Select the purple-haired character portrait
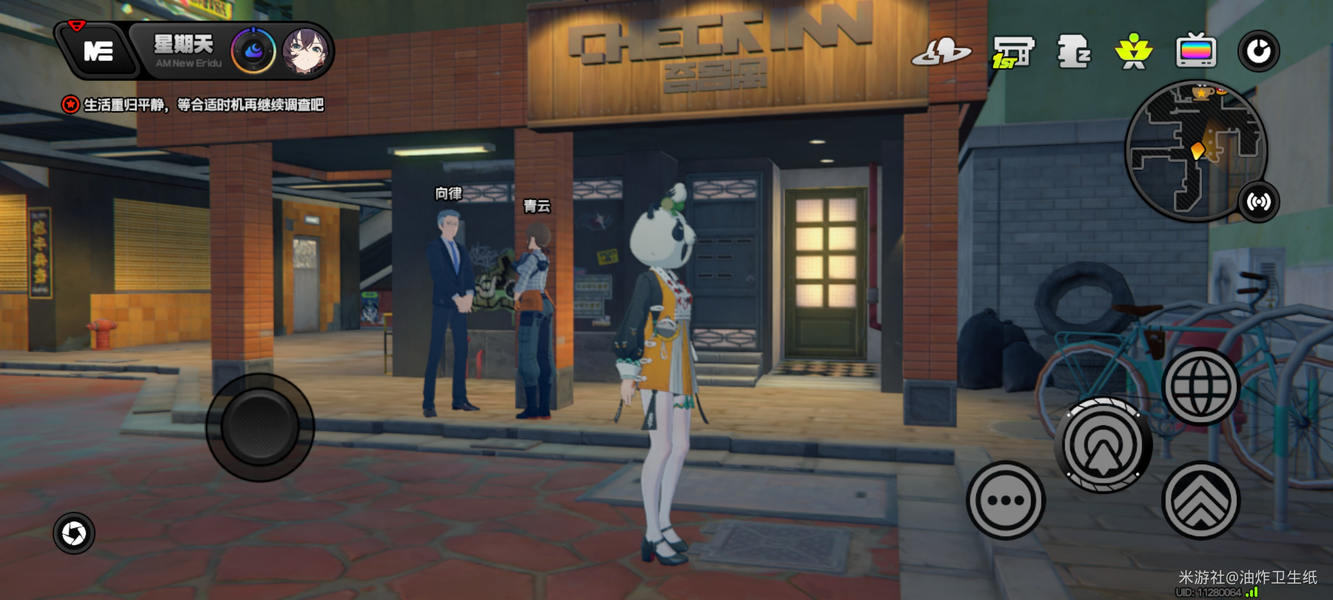1333x600 pixels. coord(306,51)
